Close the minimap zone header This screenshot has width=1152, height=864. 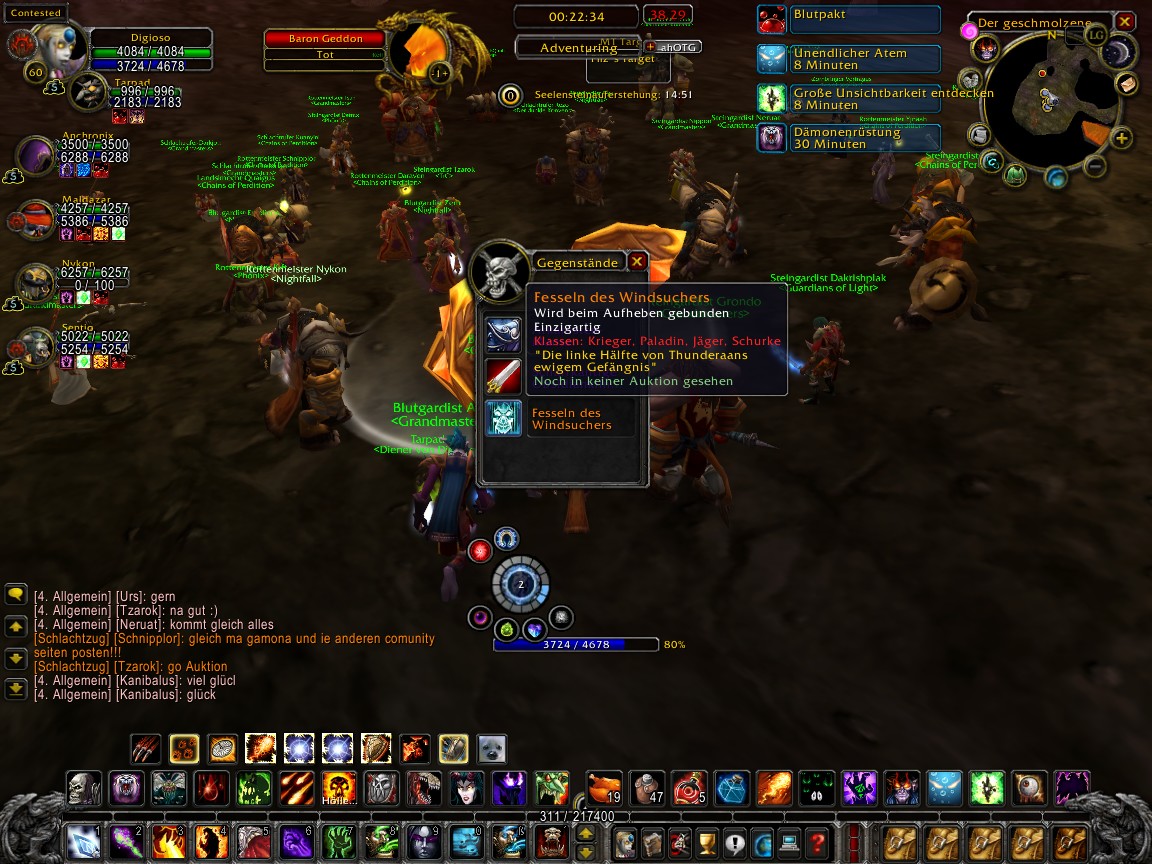[x=1125, y=22]
